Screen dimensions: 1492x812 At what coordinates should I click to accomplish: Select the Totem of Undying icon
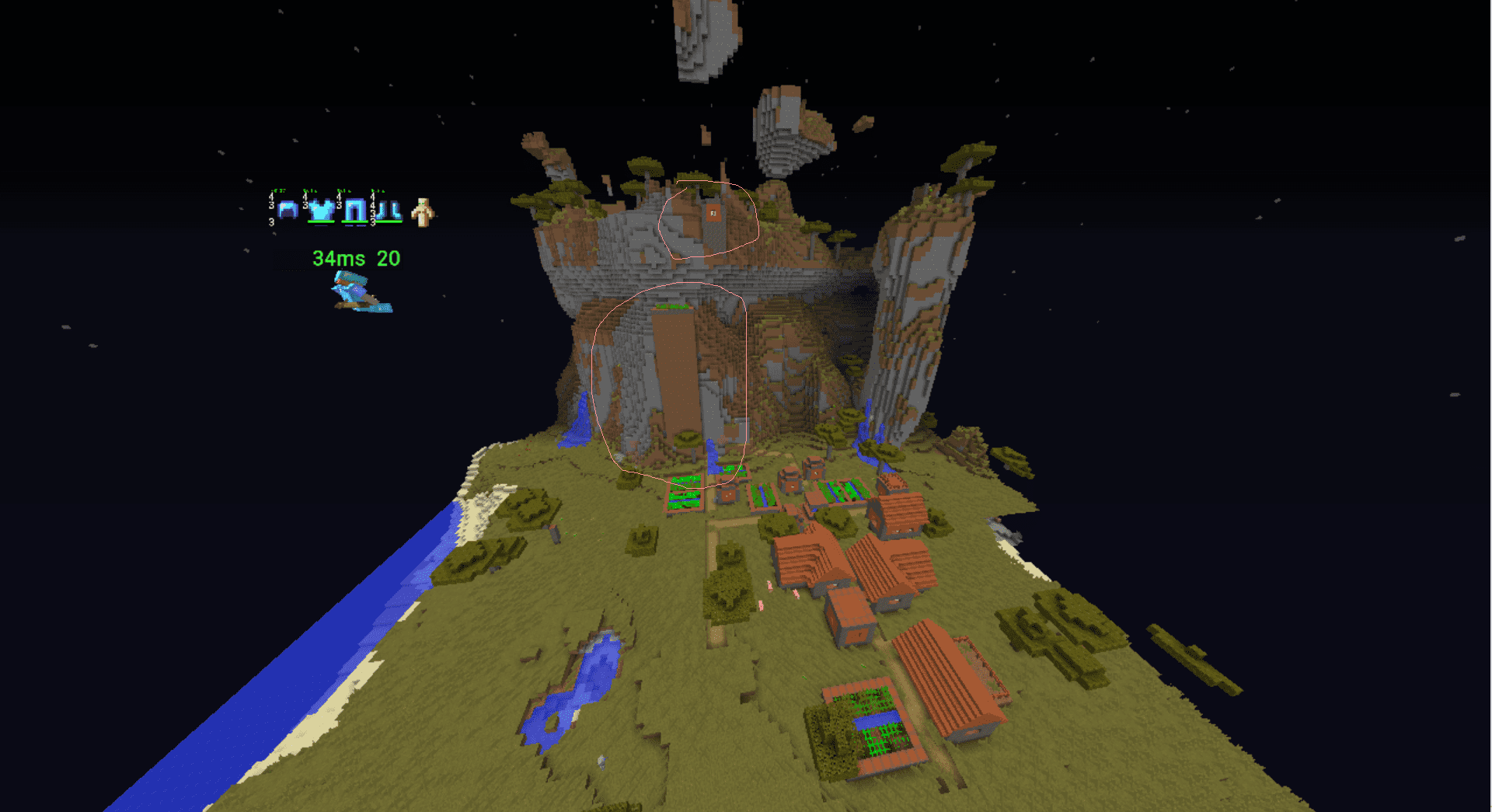423,212
